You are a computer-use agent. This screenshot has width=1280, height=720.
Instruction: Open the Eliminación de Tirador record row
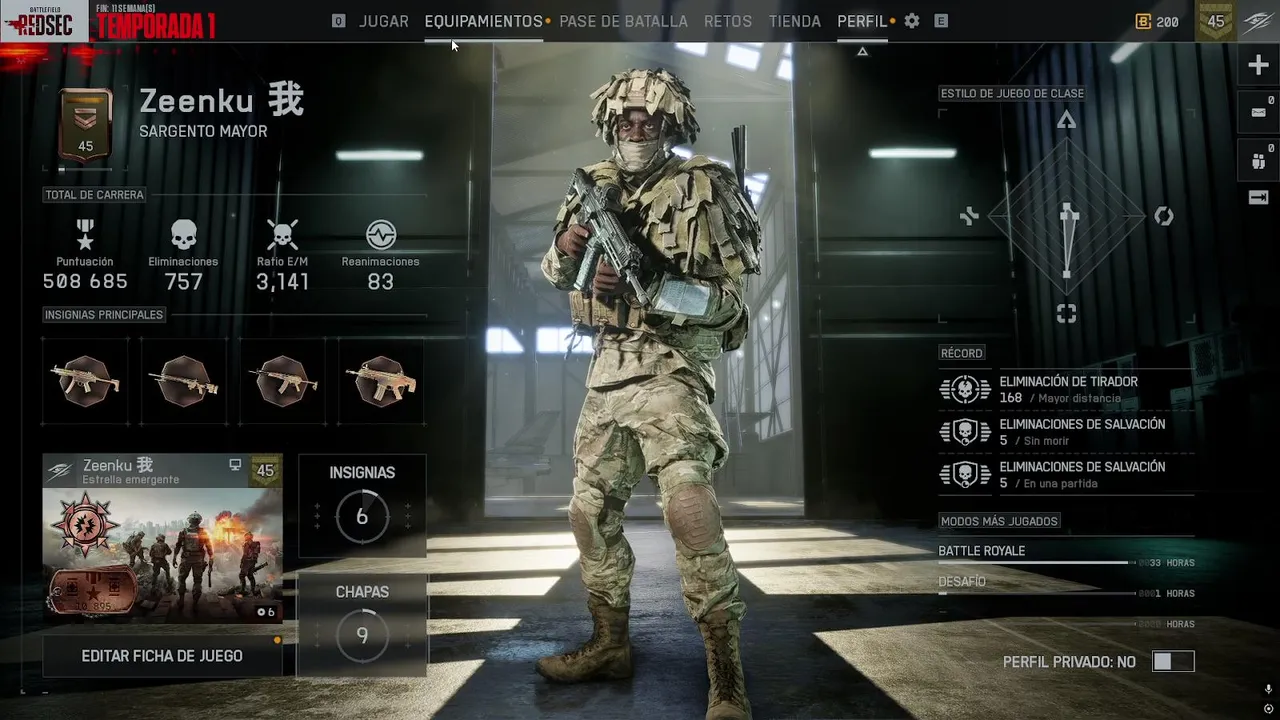click(x=1066, y=389)
